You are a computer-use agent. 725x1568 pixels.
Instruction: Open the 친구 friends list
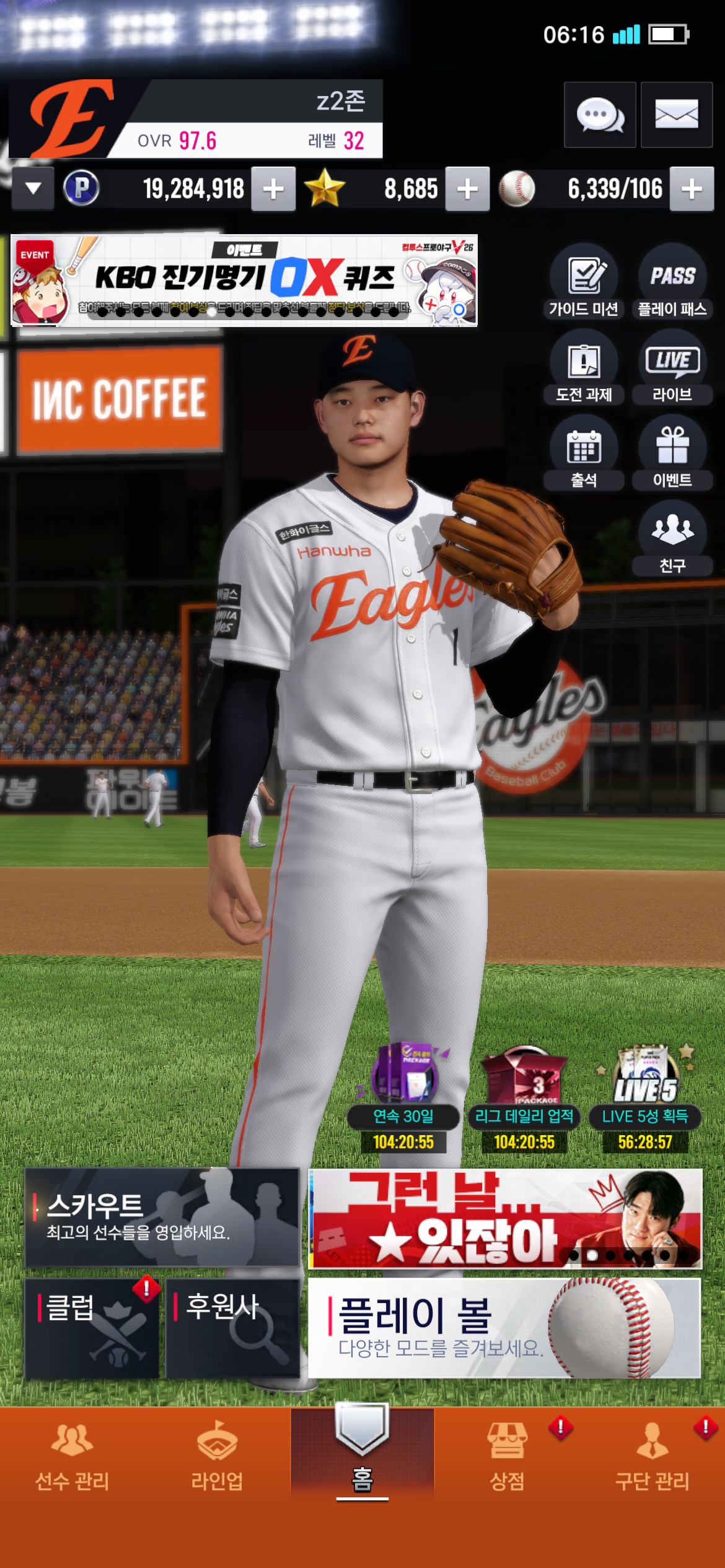tap(672, 540)
